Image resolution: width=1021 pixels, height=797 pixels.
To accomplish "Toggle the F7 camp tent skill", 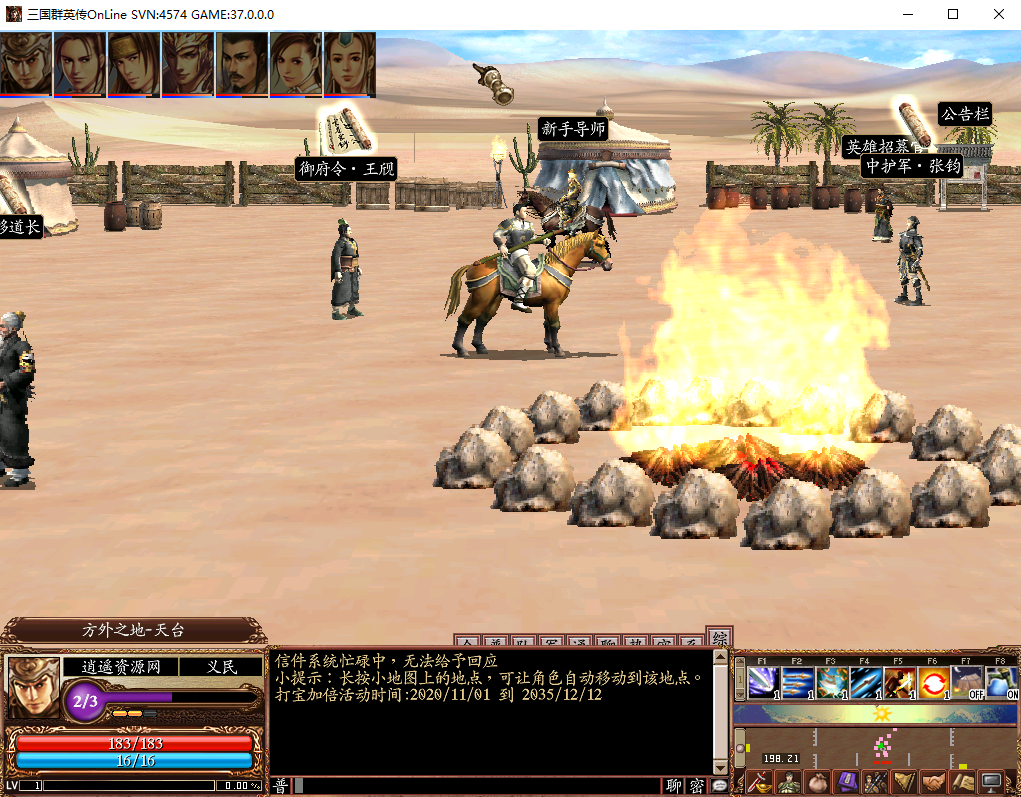I will tap(967, 682).
